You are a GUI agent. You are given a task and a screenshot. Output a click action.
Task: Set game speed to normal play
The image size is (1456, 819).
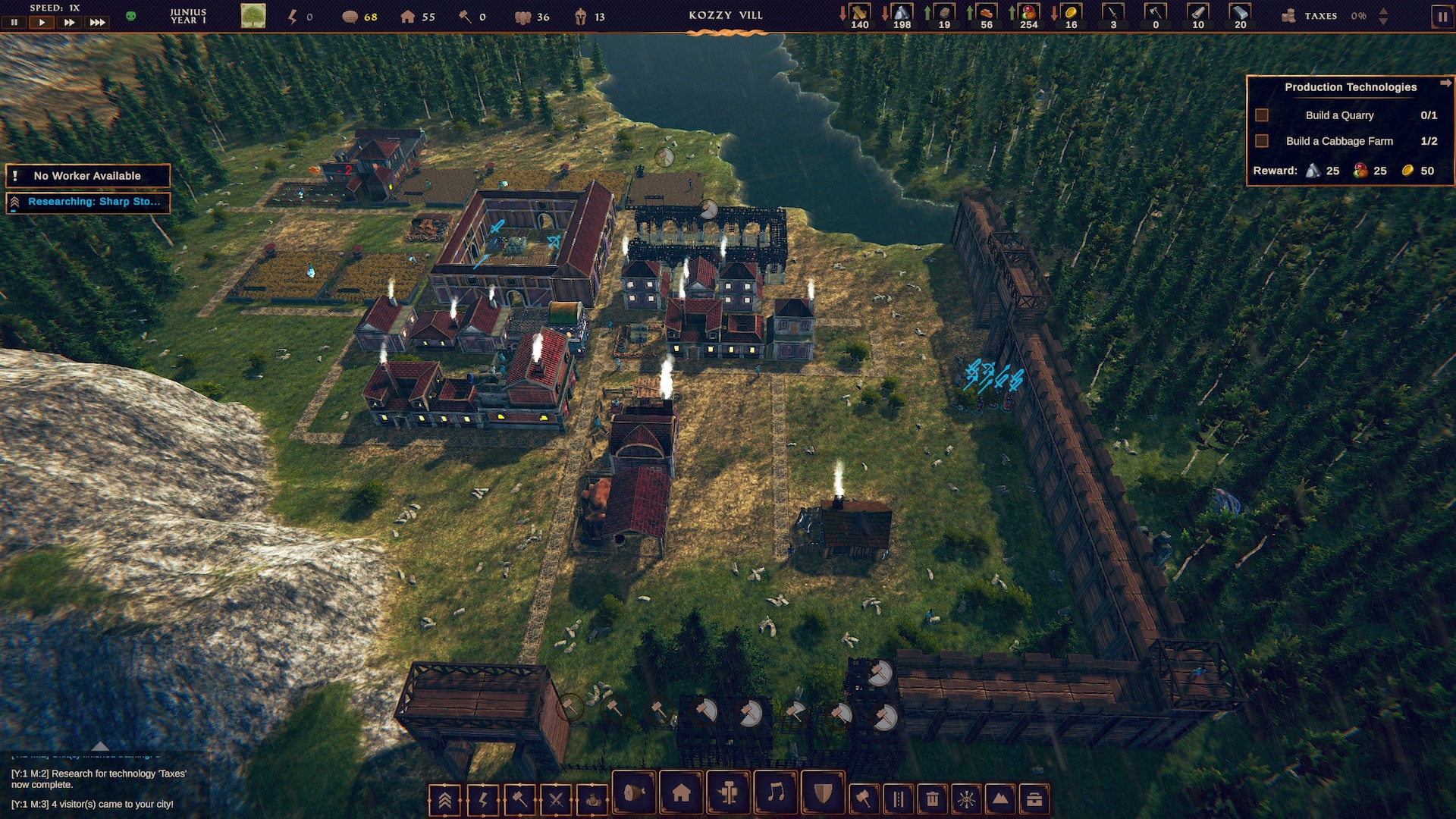tap(42, 22)
